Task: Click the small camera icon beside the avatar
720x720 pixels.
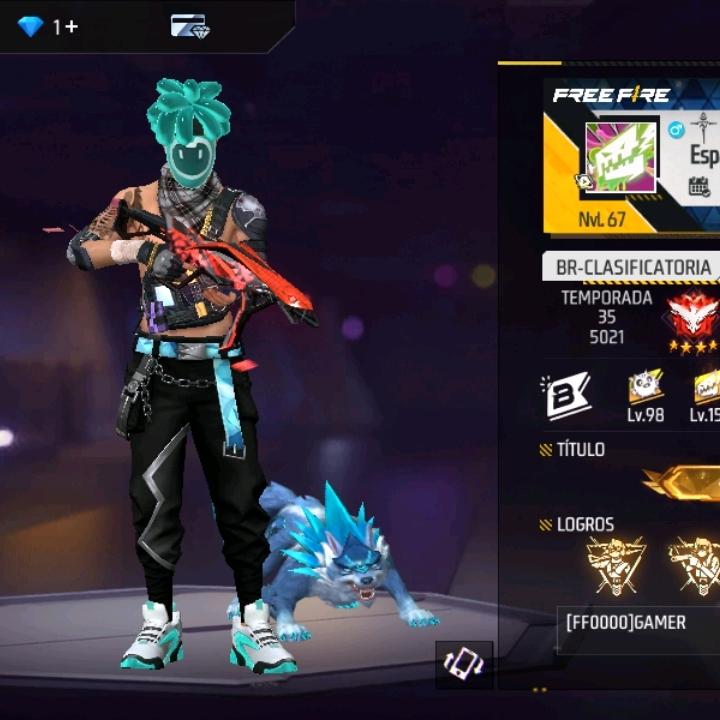Action: (x=583, y=182)
